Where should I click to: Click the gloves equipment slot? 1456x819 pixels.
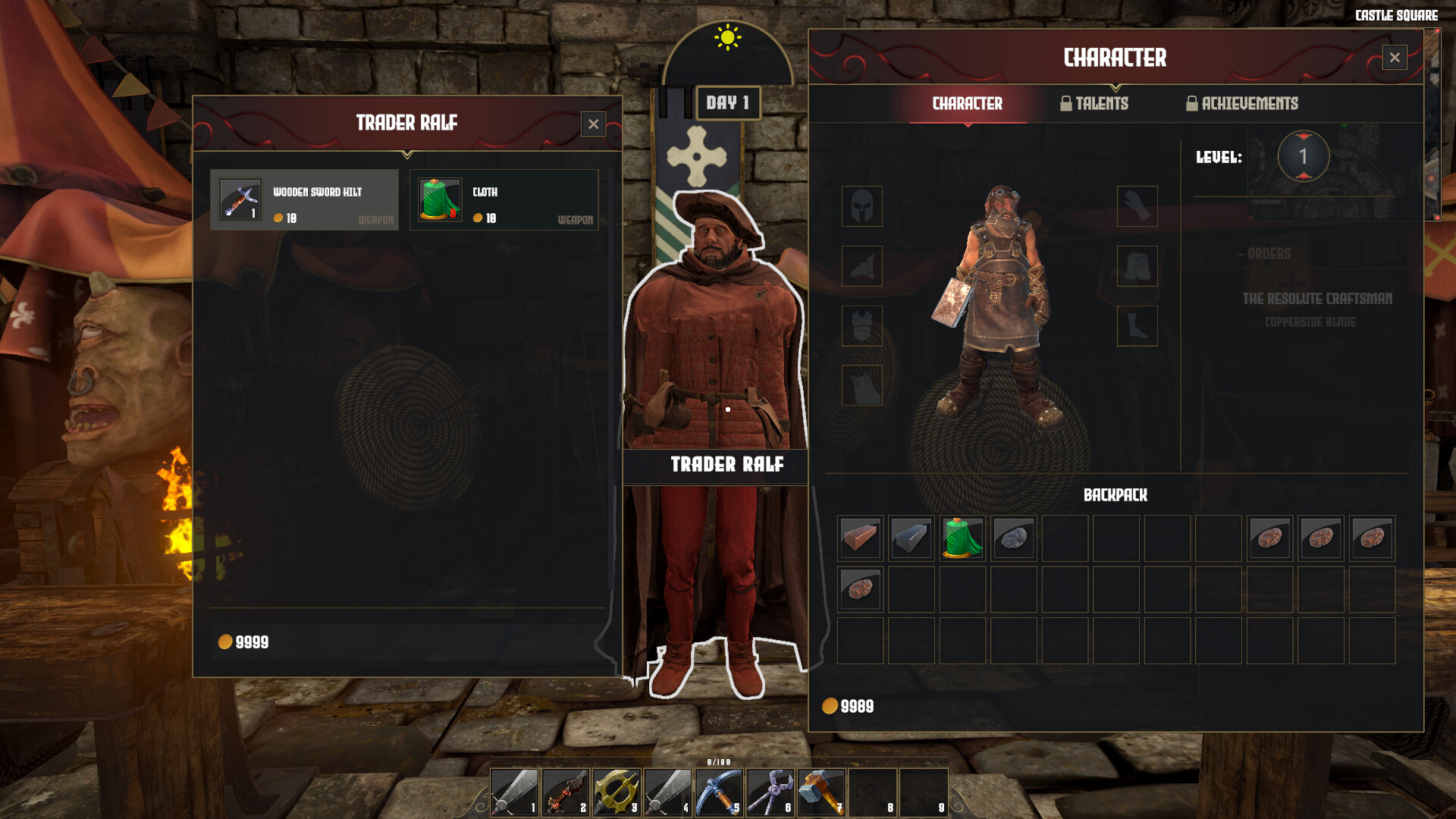point(1137,207)
